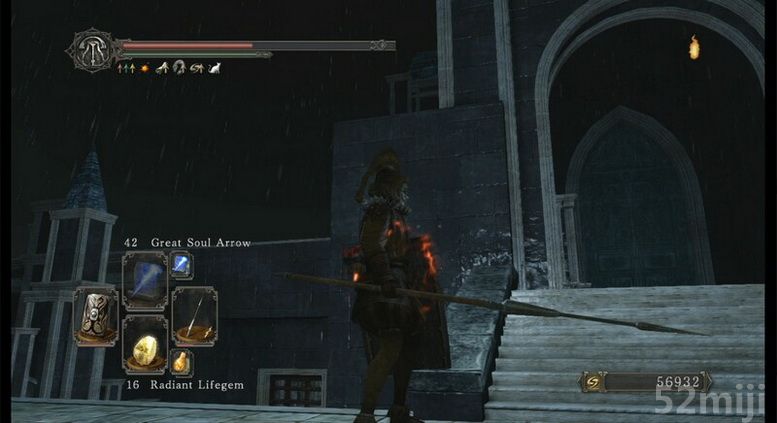Select the three upward arrows buff icon

pyautogui.click(x=125, y=68)
